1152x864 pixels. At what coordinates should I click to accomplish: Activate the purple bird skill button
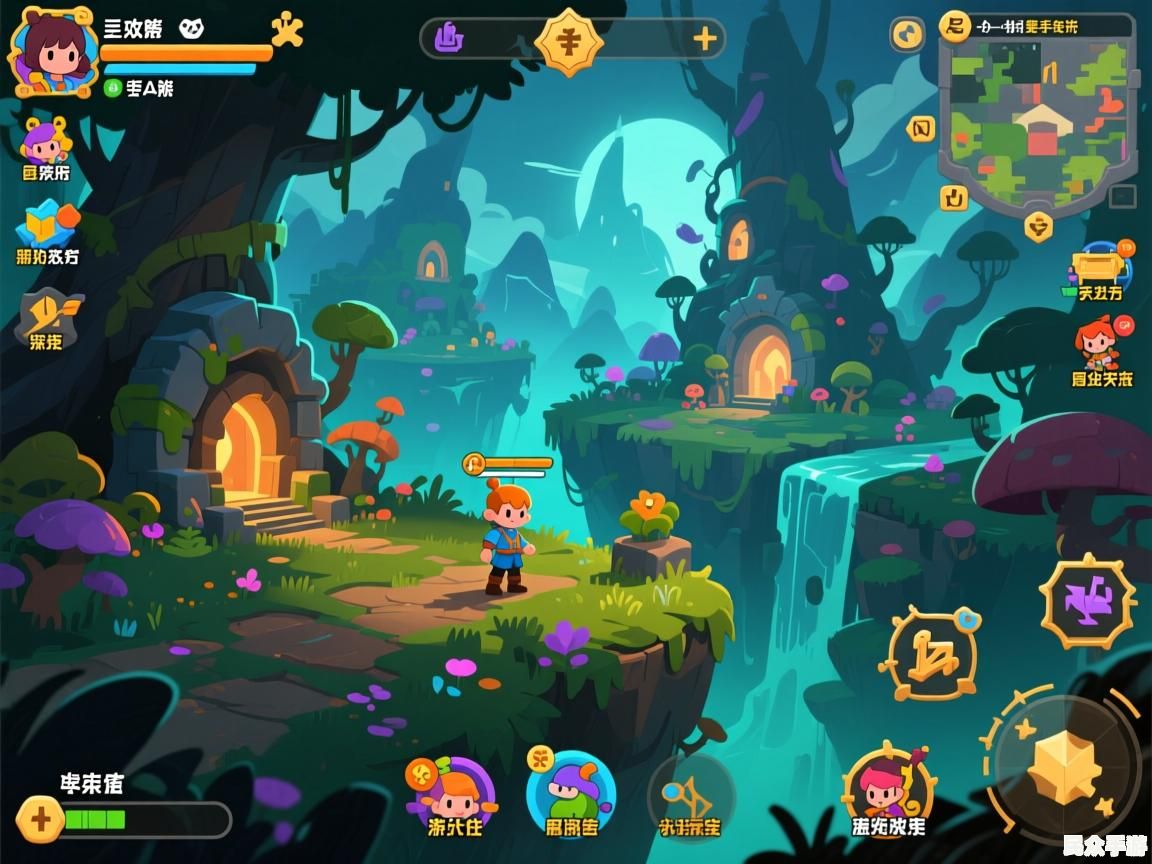[x=1088, y=600]
